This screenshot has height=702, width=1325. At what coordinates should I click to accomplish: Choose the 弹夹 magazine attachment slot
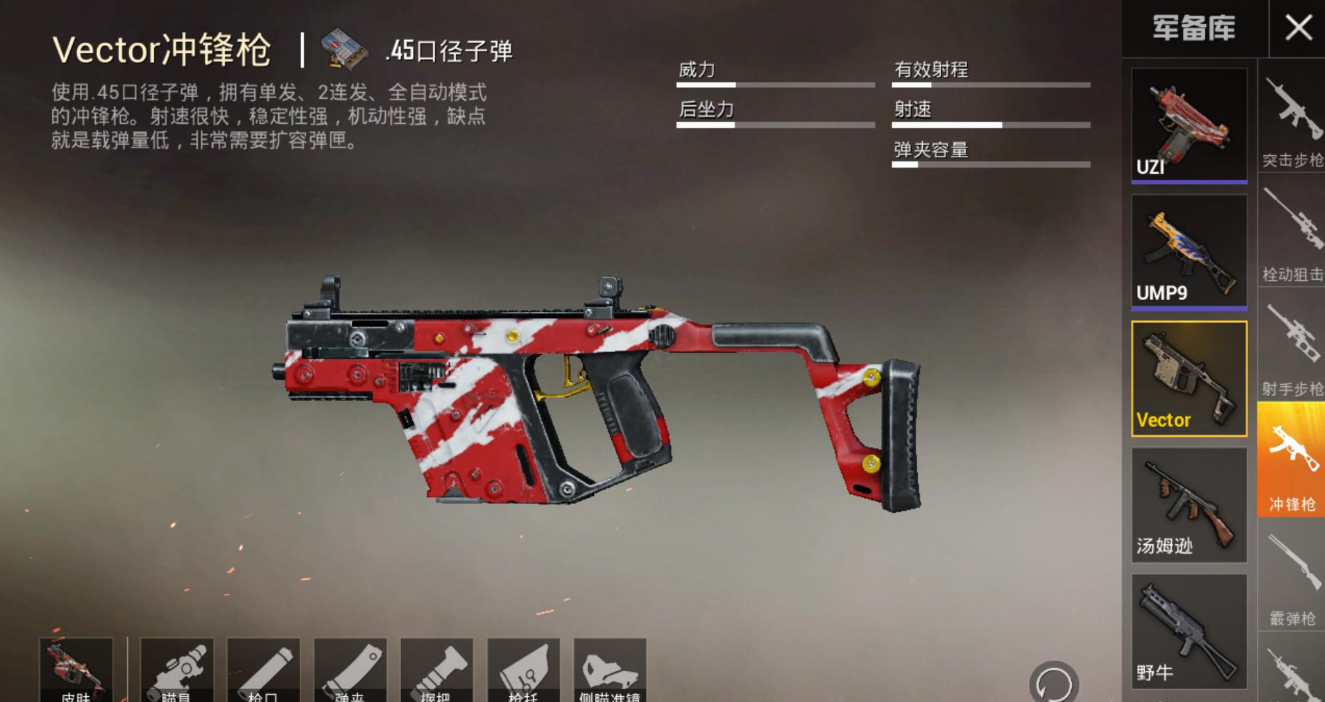(x=350, y=670)
